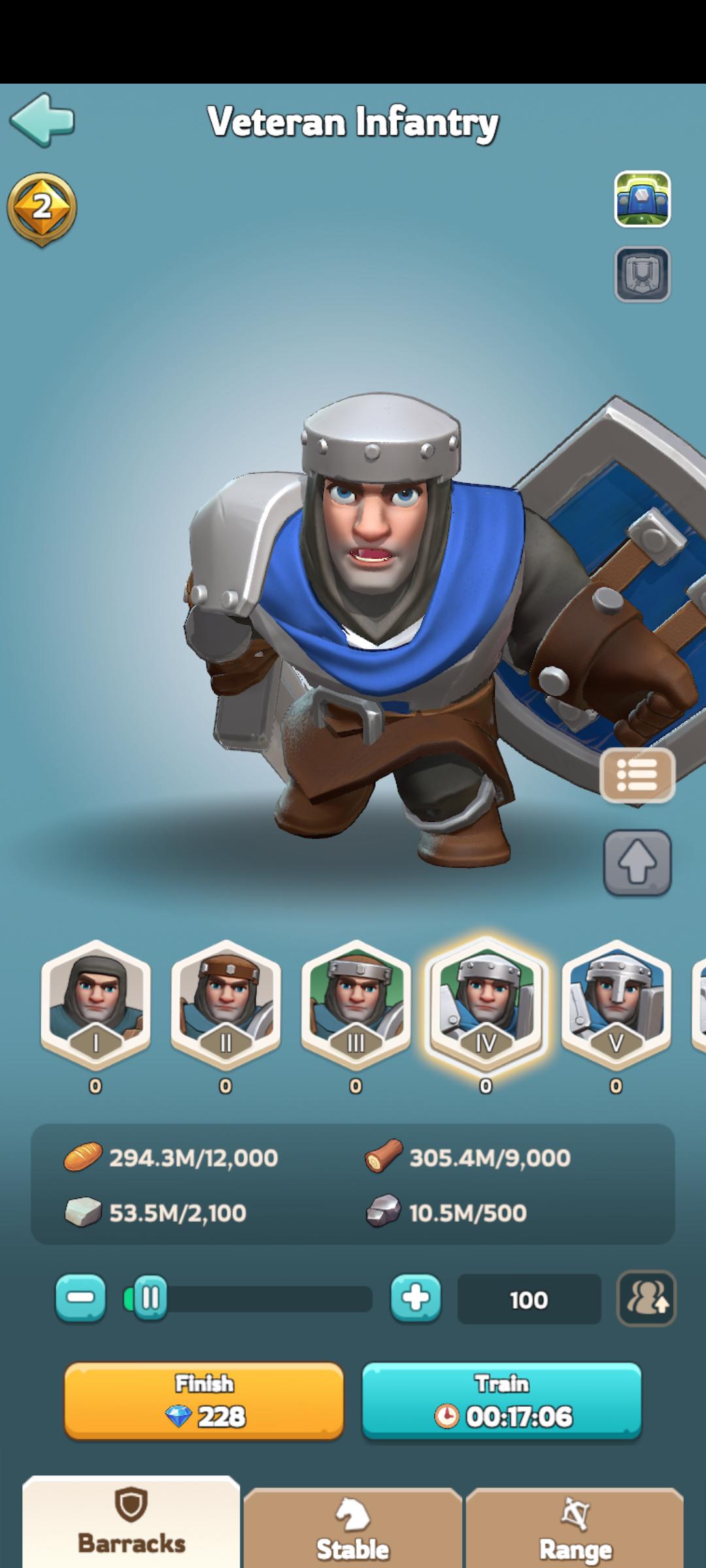The width and height of the screenshot is (706, 1568).
Task: Switch to the Range tab
Action: pos(575,1532)
